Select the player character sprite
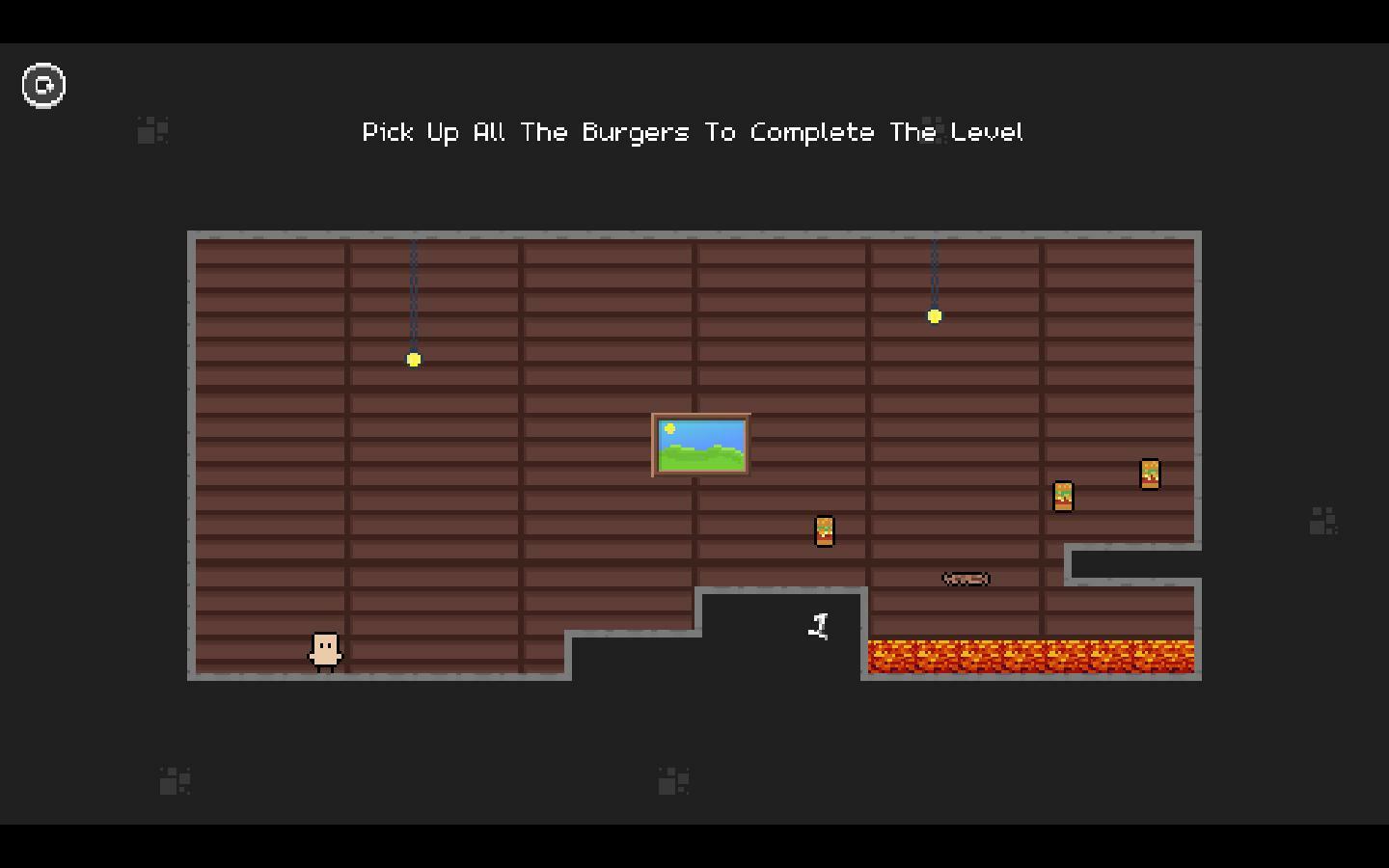The height and width of the screenshot is (868, 1389). click(x=326, y=650)
